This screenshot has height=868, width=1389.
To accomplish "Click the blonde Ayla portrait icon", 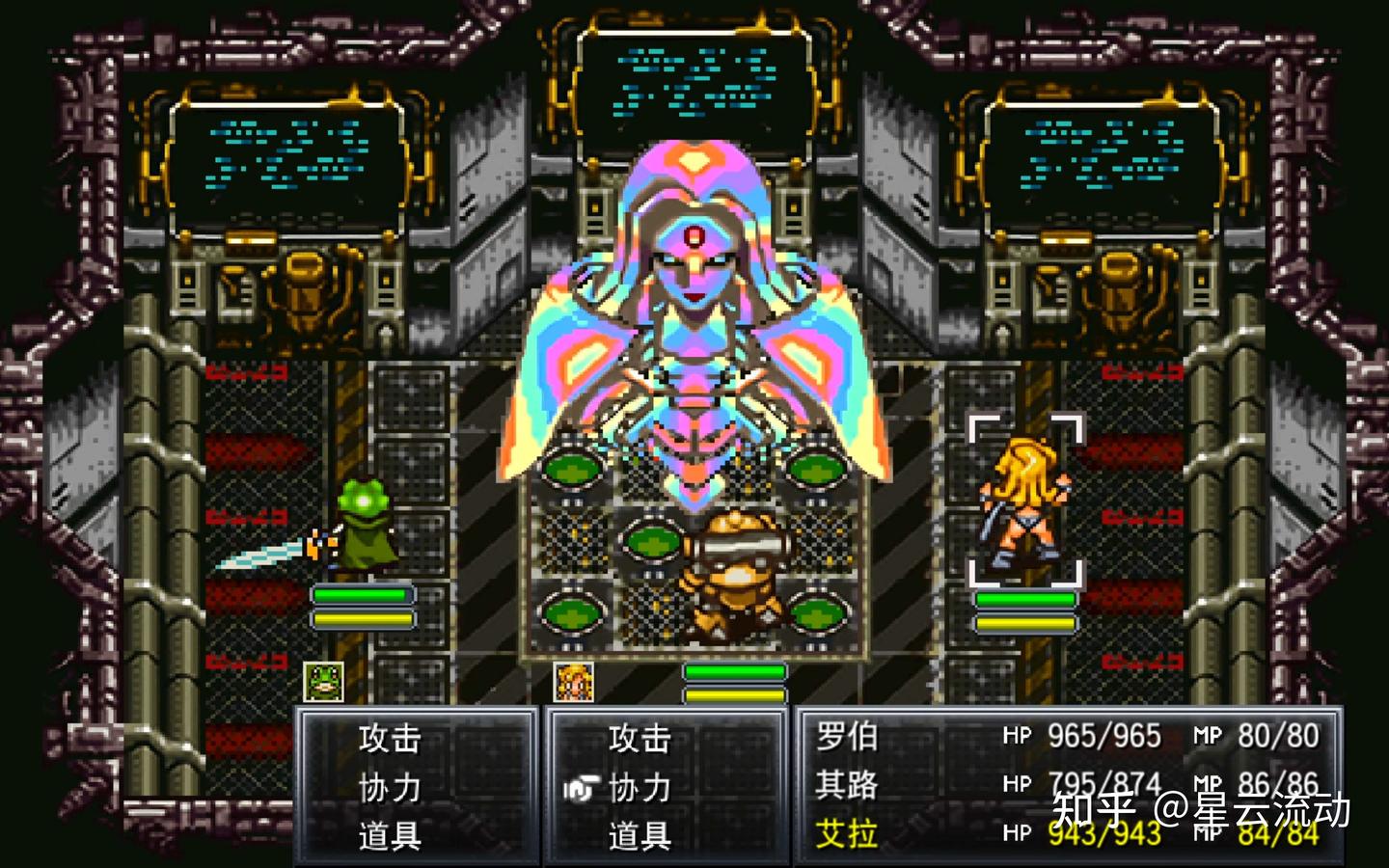I will pyautogui.click(x=574, y=682).
